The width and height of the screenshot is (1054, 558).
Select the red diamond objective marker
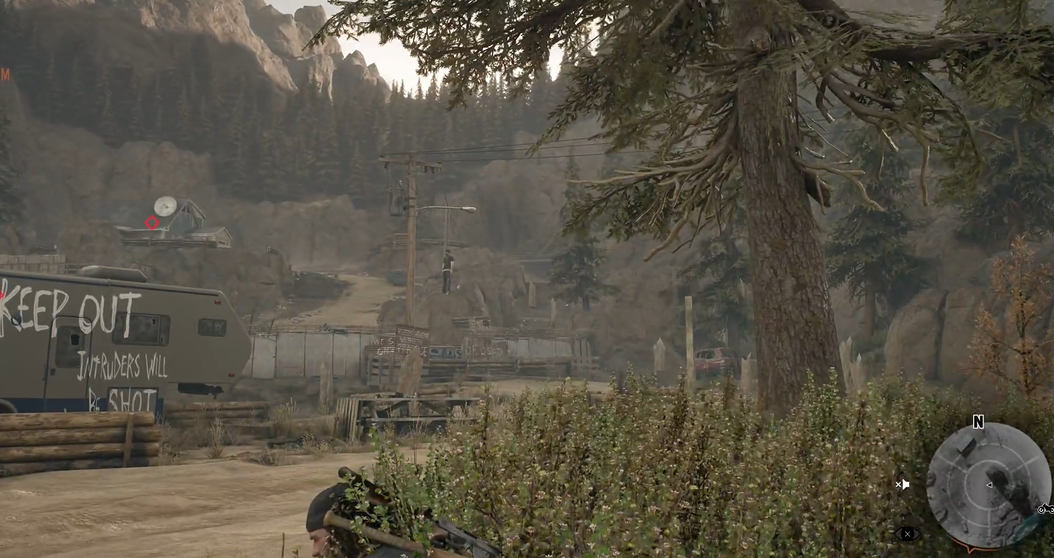tap(152, 223)
